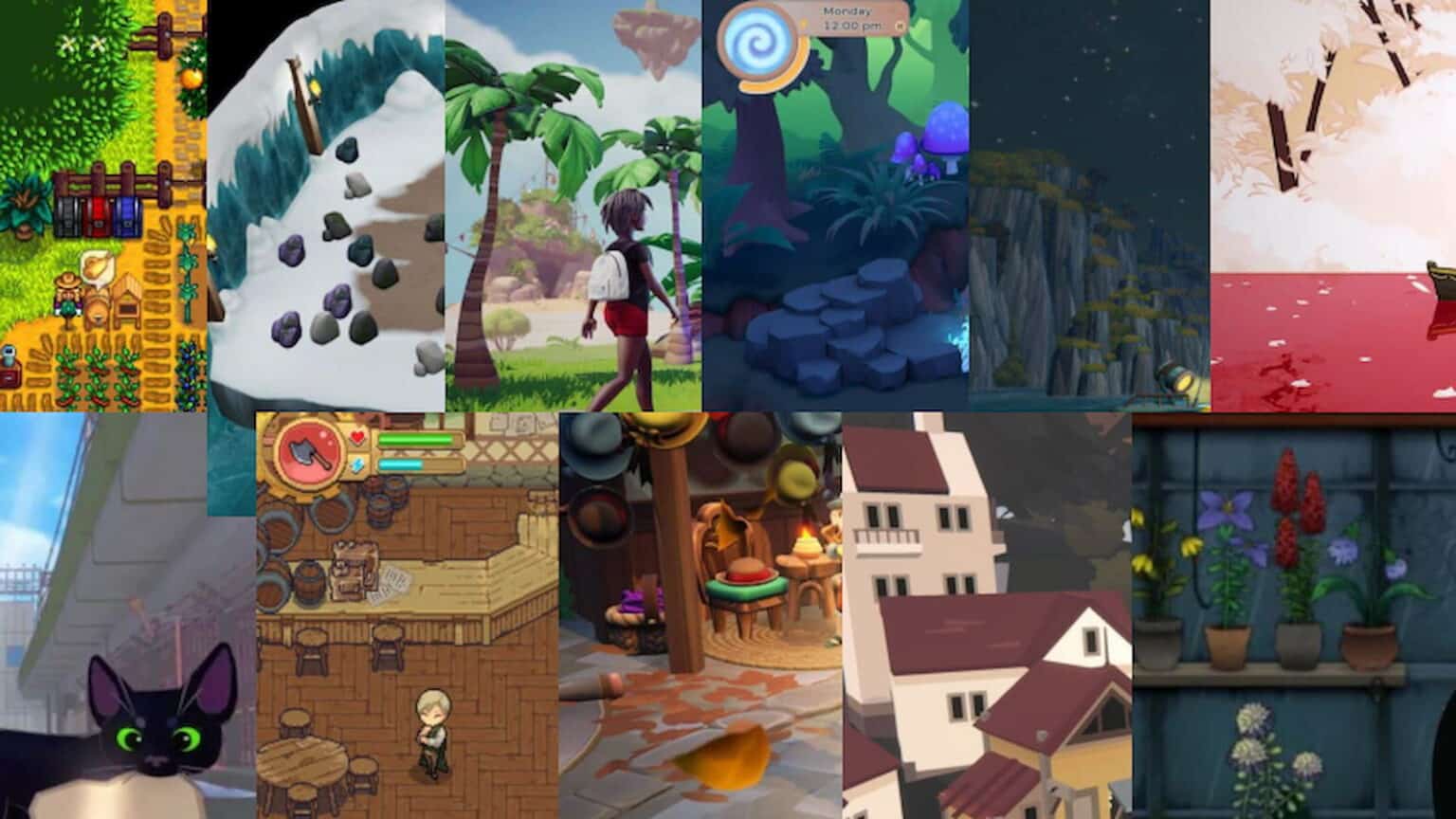1456x819 pixels.
Task: Open the Monday 12:00 pm time display
Action: point(848,19)
